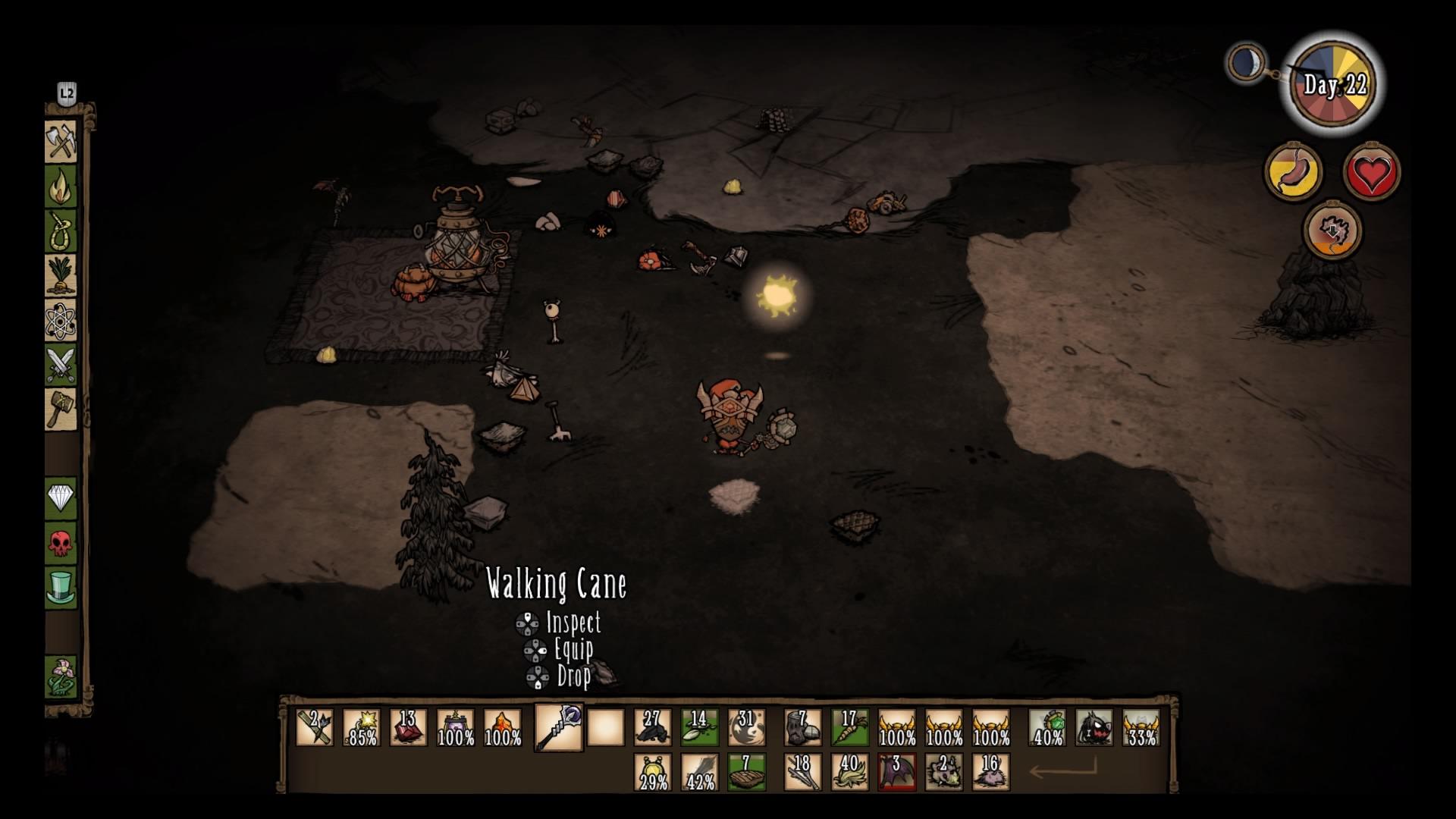
Task: Open the Fire crafting tab
Action: pos(61,186)
